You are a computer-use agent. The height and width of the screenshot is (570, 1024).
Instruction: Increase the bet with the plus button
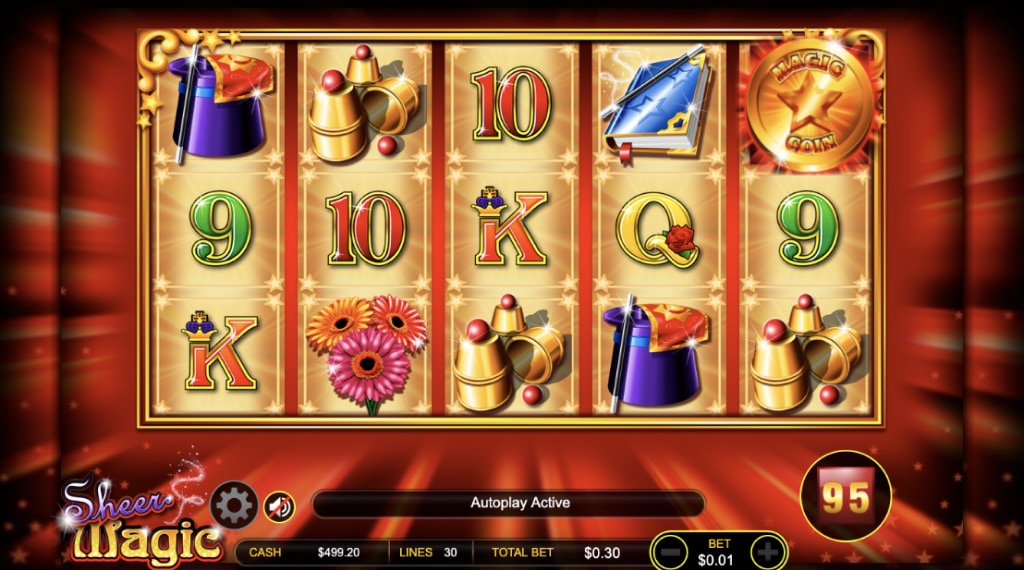click(766, 551)
